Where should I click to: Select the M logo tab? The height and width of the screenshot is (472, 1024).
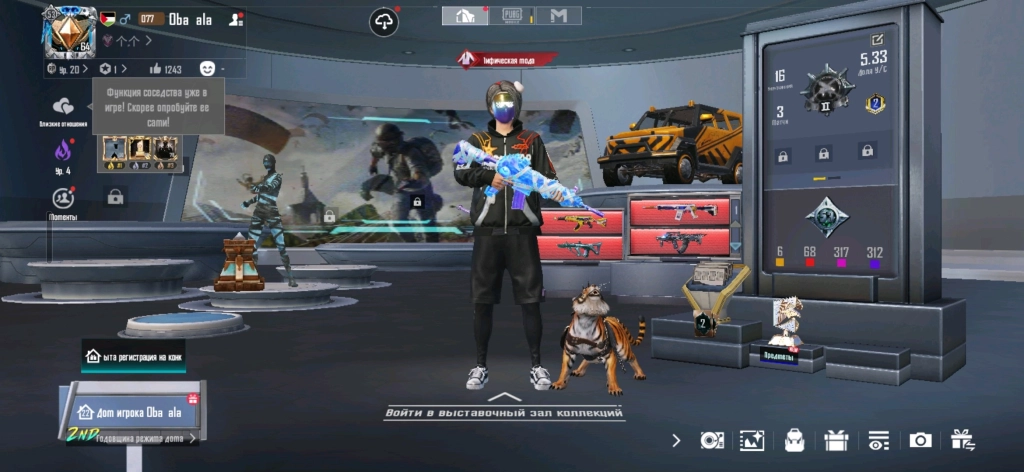pos(558,16)
